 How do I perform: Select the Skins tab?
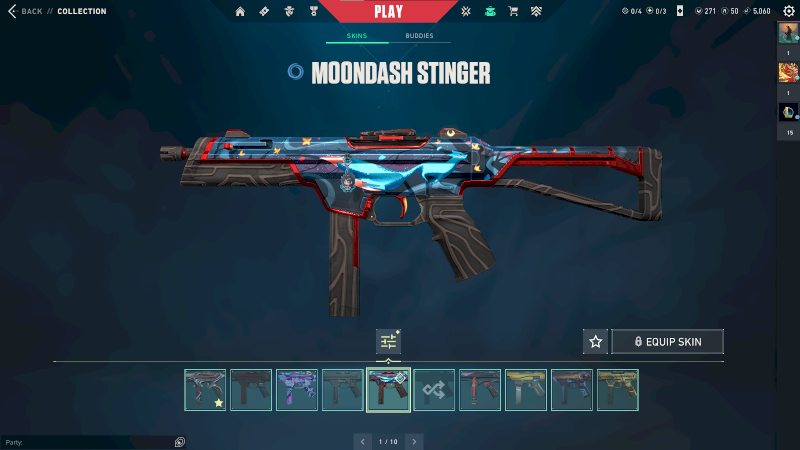[356, 35]
